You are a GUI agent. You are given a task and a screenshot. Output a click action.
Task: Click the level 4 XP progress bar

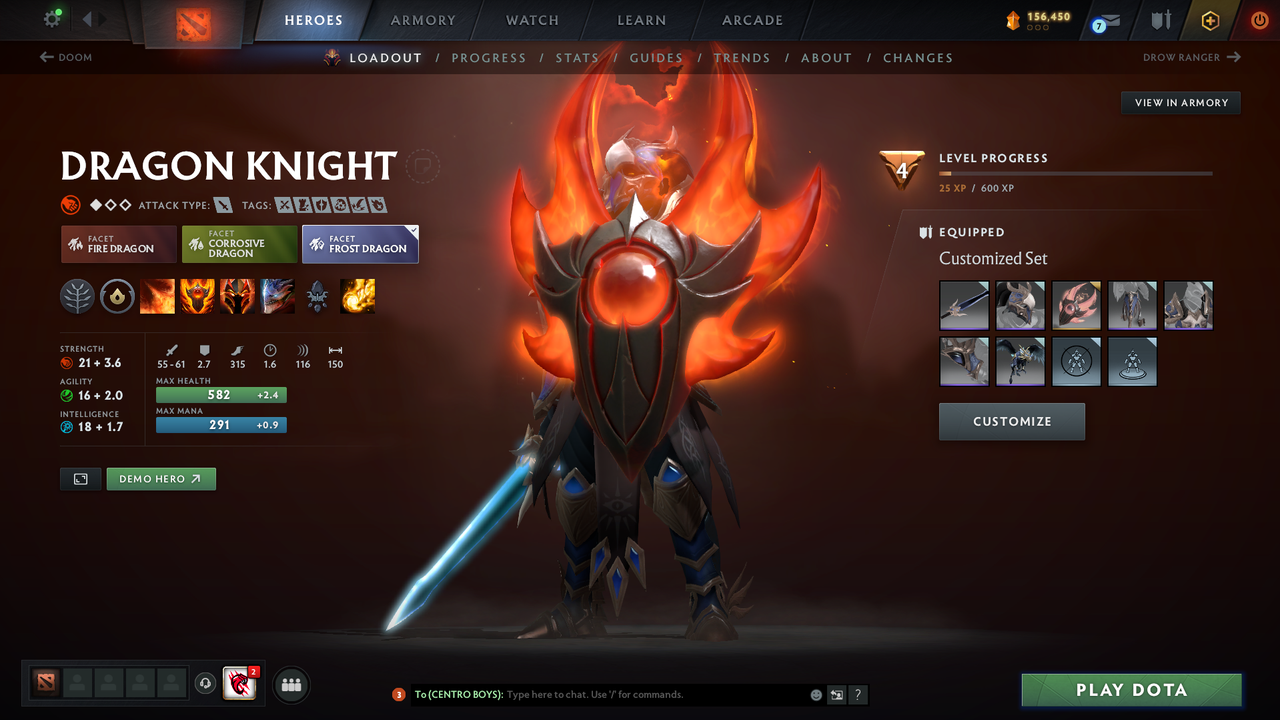coord(1075,172)
